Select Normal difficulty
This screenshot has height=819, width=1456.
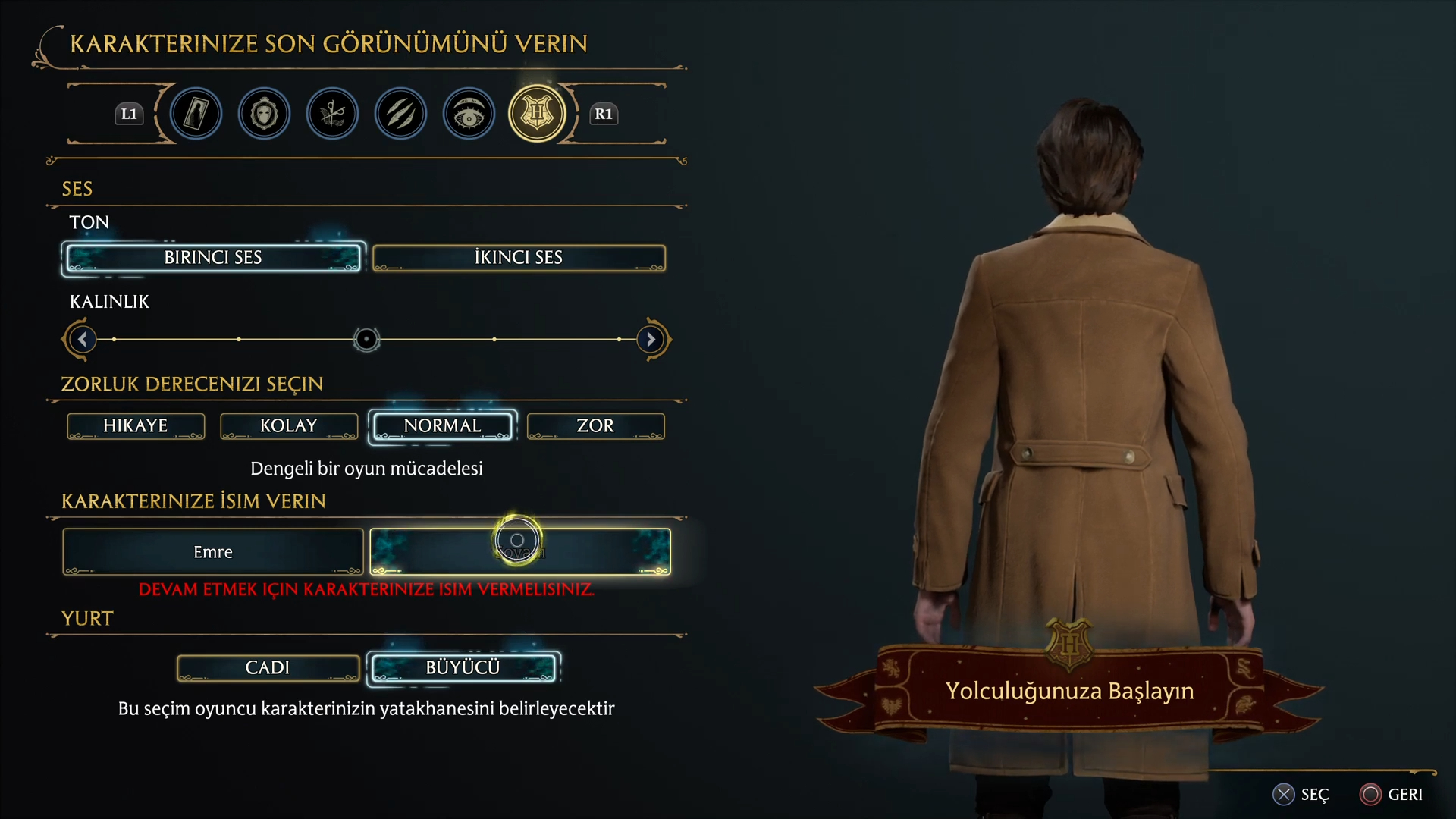[x=442, y=426]
